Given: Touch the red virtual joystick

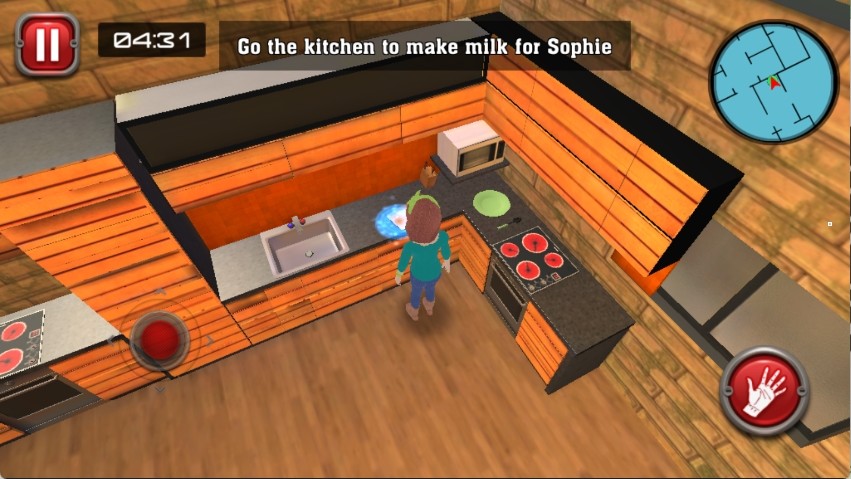Looking at the screenshot, I should (159, 337).
